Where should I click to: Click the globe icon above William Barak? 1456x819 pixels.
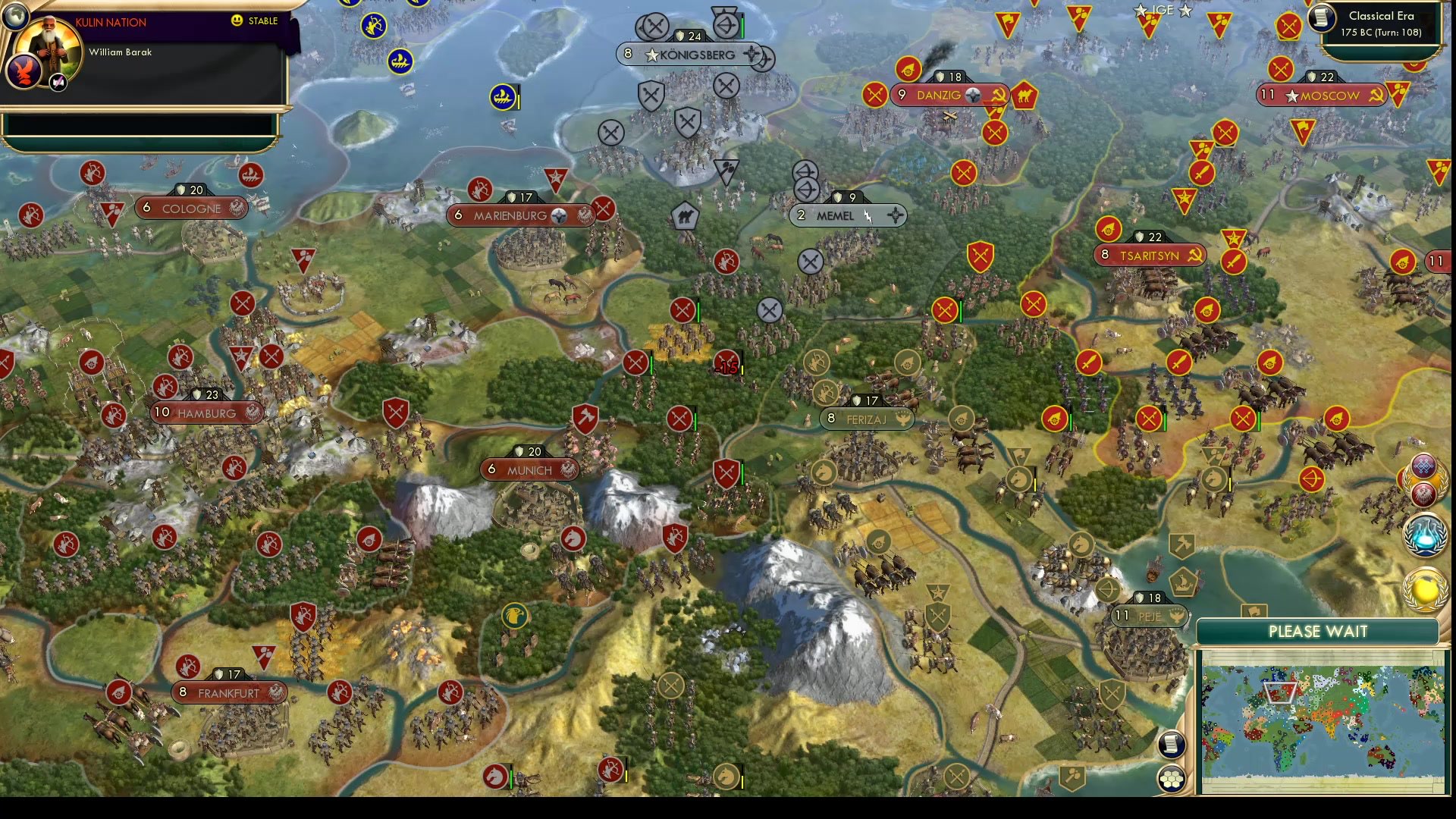[14, 16]
